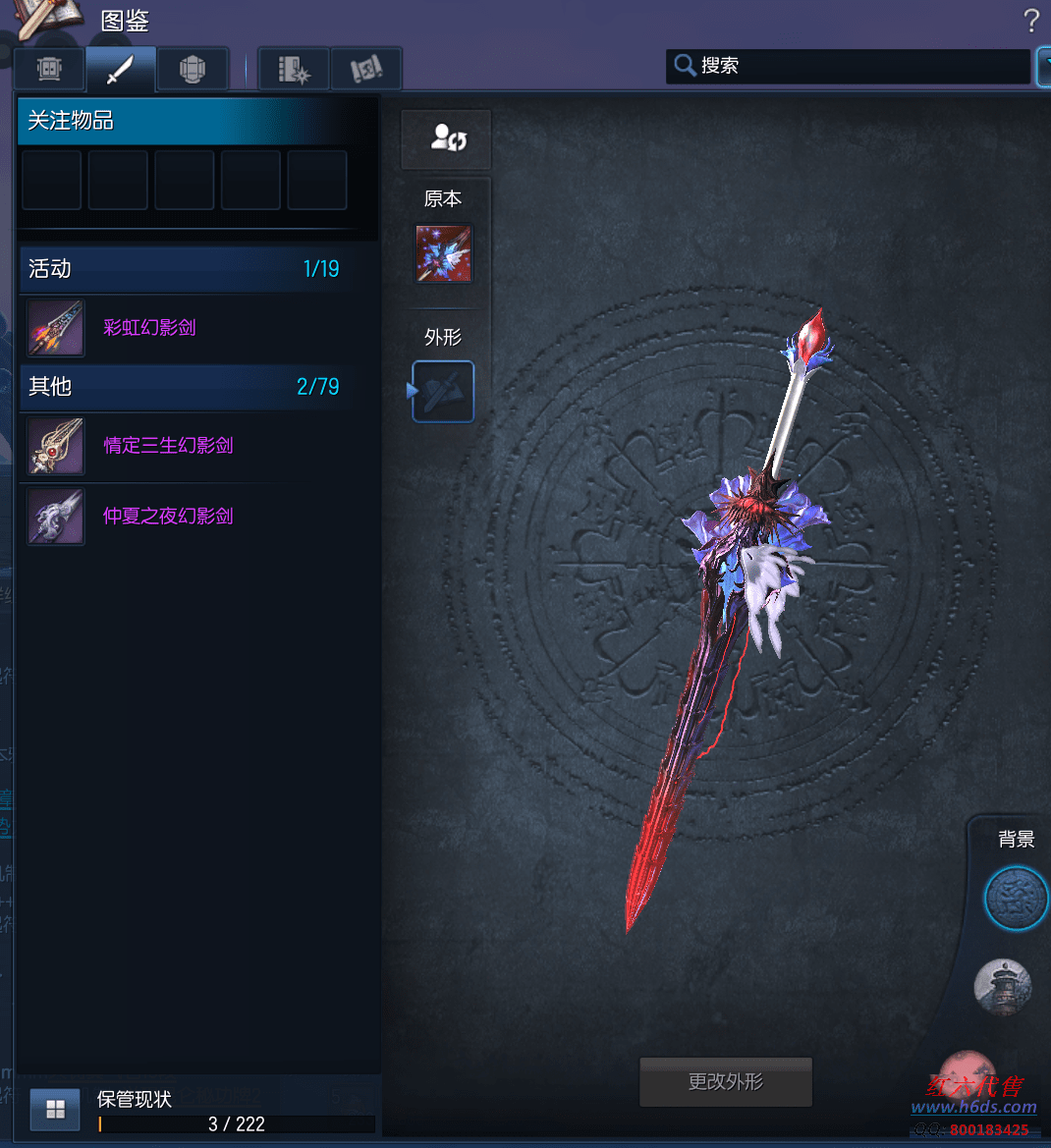Open the help question mark

click(x=1030, y=21)
